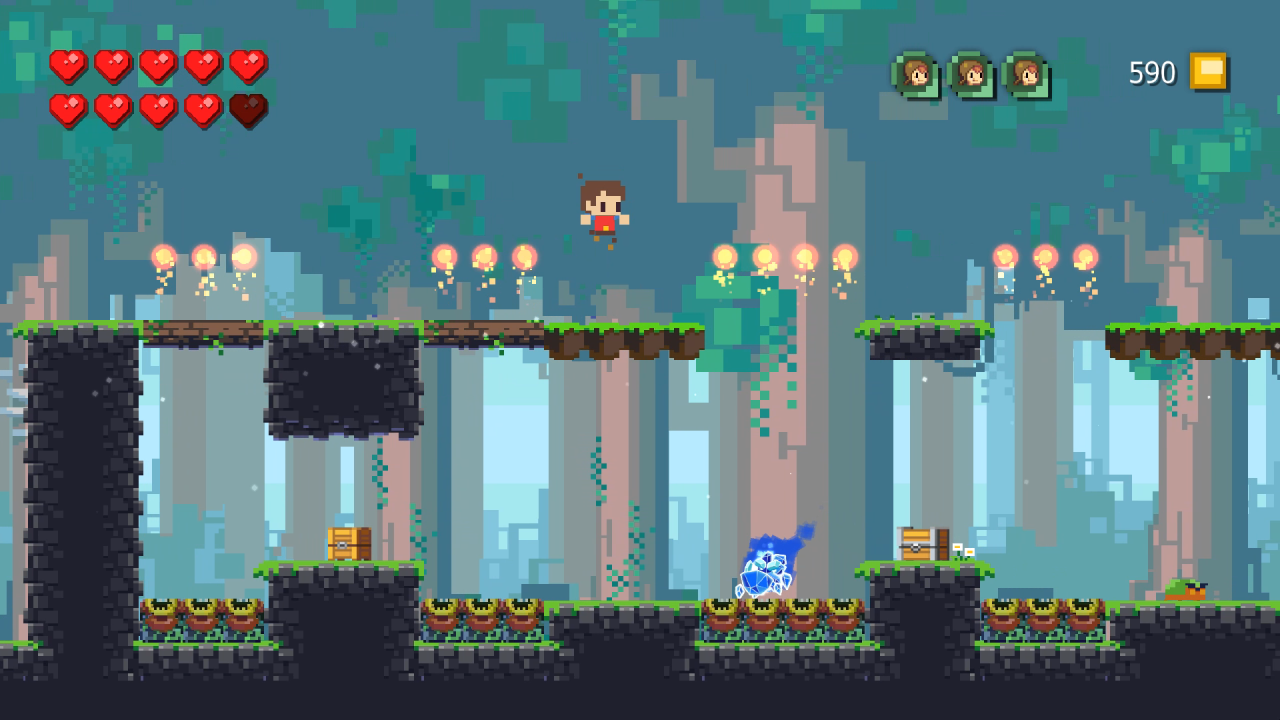
Task: Click the gold coin currency icon
Action: [x=1207, y=72]
